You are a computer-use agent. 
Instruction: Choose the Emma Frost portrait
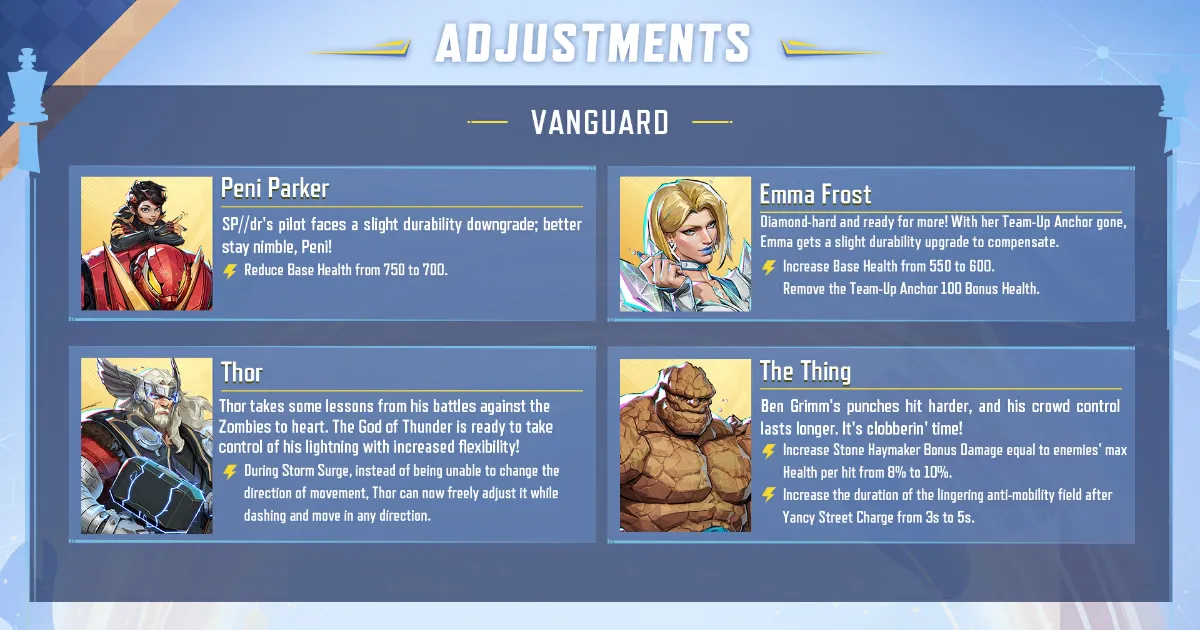click(685, 244)
